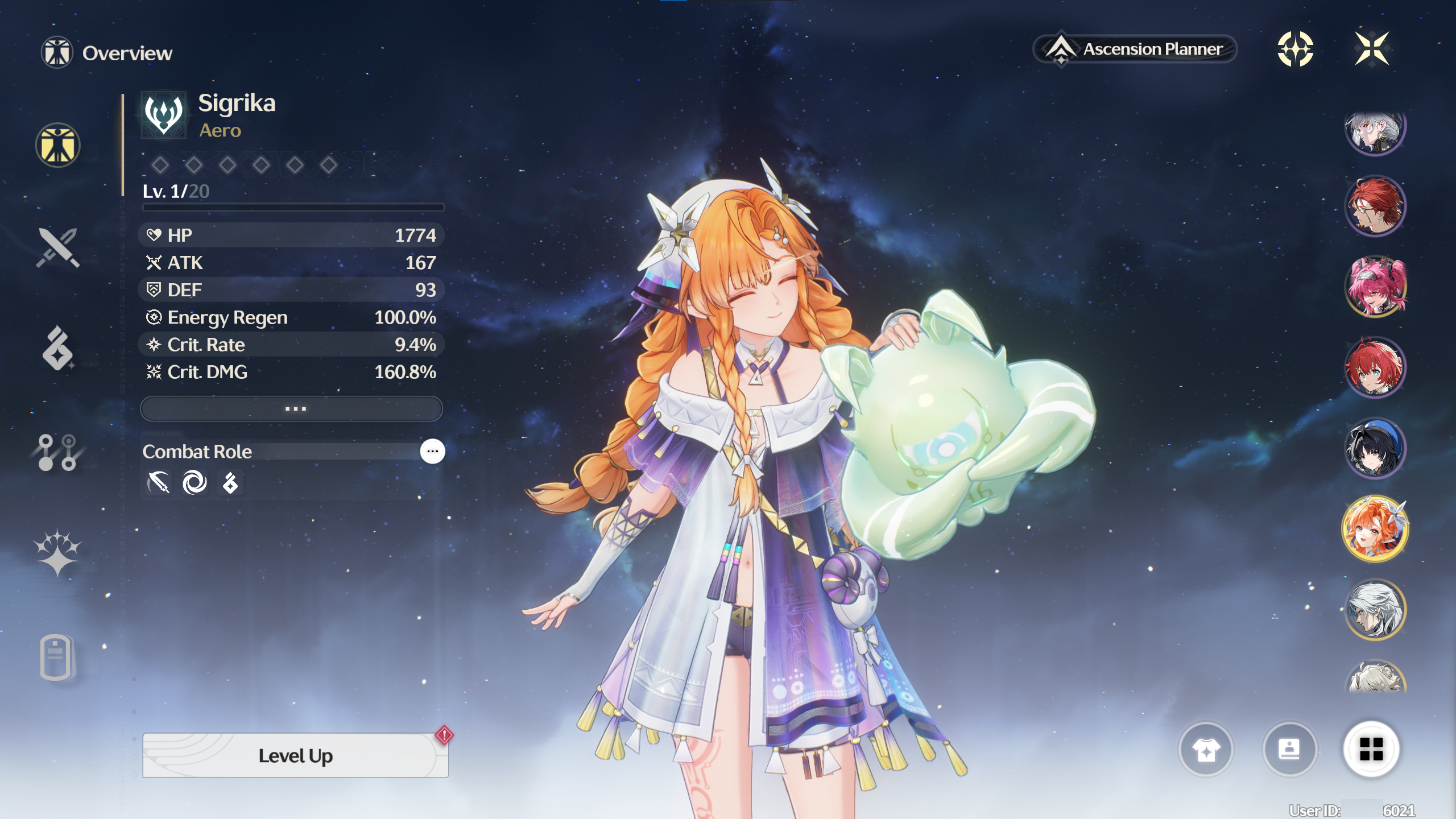Pick the pink twin-tailed character portrait
The width and height of the screenshot is (1456, 819).
click(x=1375, y=286)
